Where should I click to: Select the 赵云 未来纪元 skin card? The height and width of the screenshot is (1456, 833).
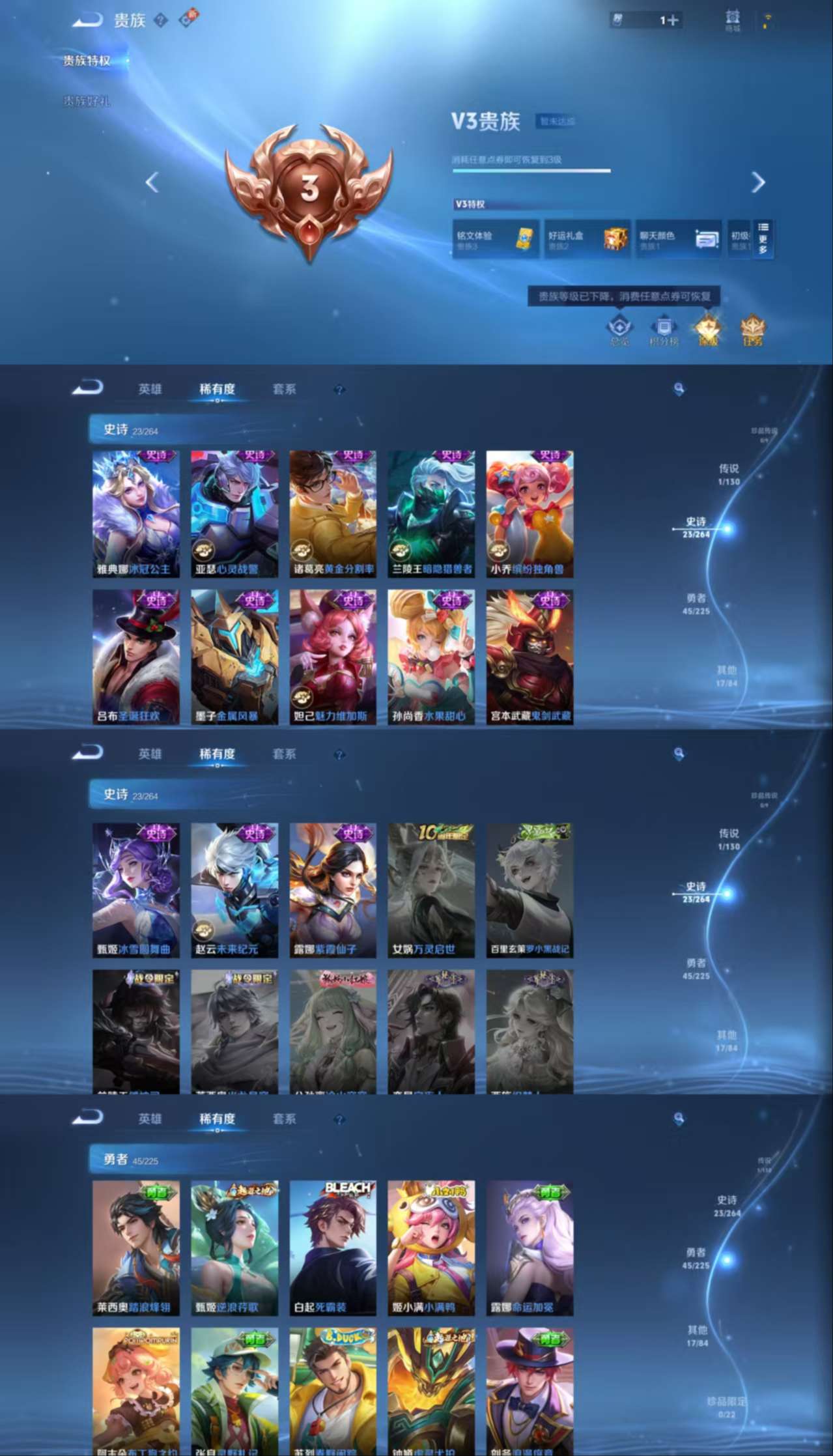[x=234, y=890]
